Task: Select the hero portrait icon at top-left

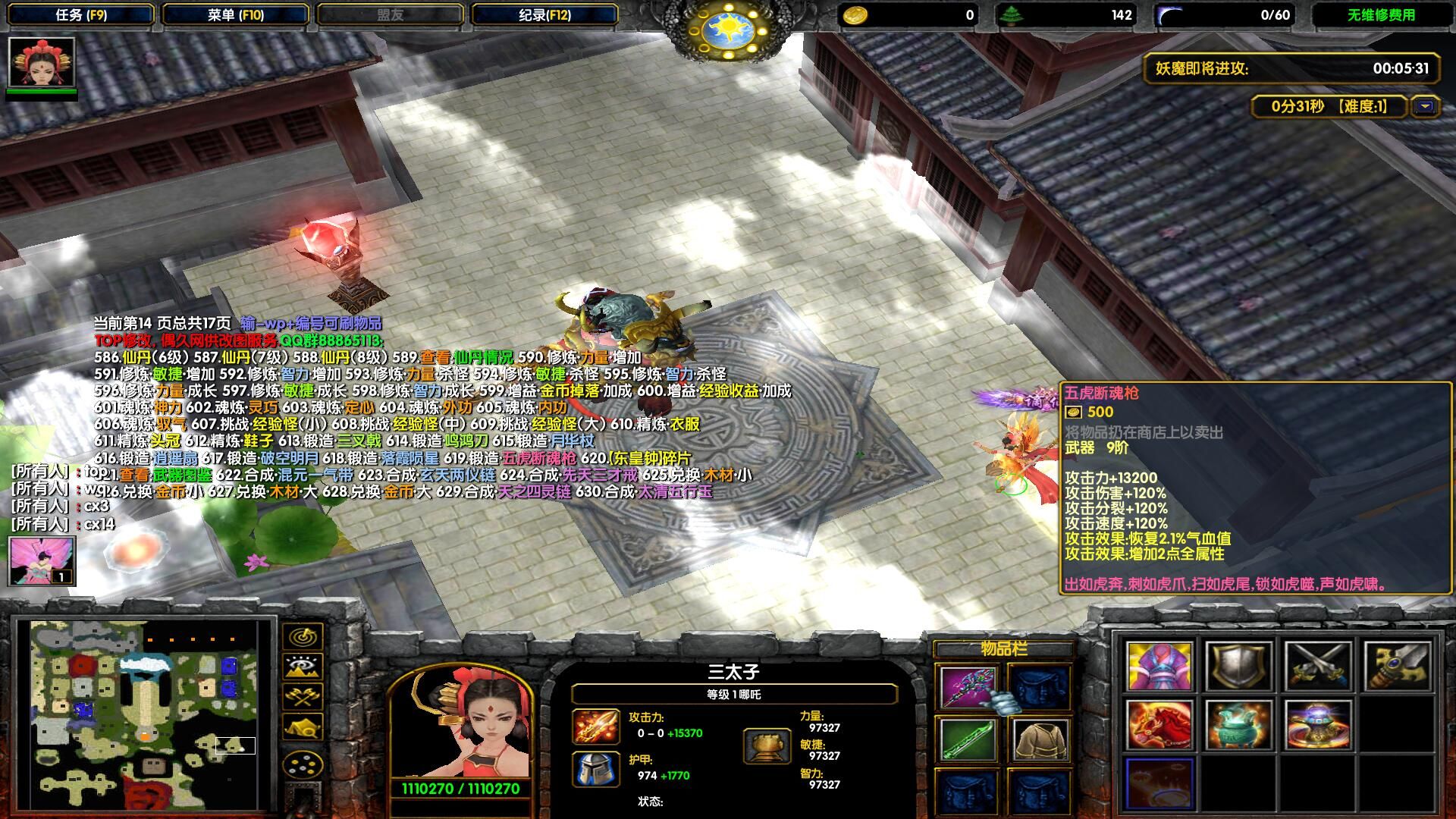Action: [42, 62]
